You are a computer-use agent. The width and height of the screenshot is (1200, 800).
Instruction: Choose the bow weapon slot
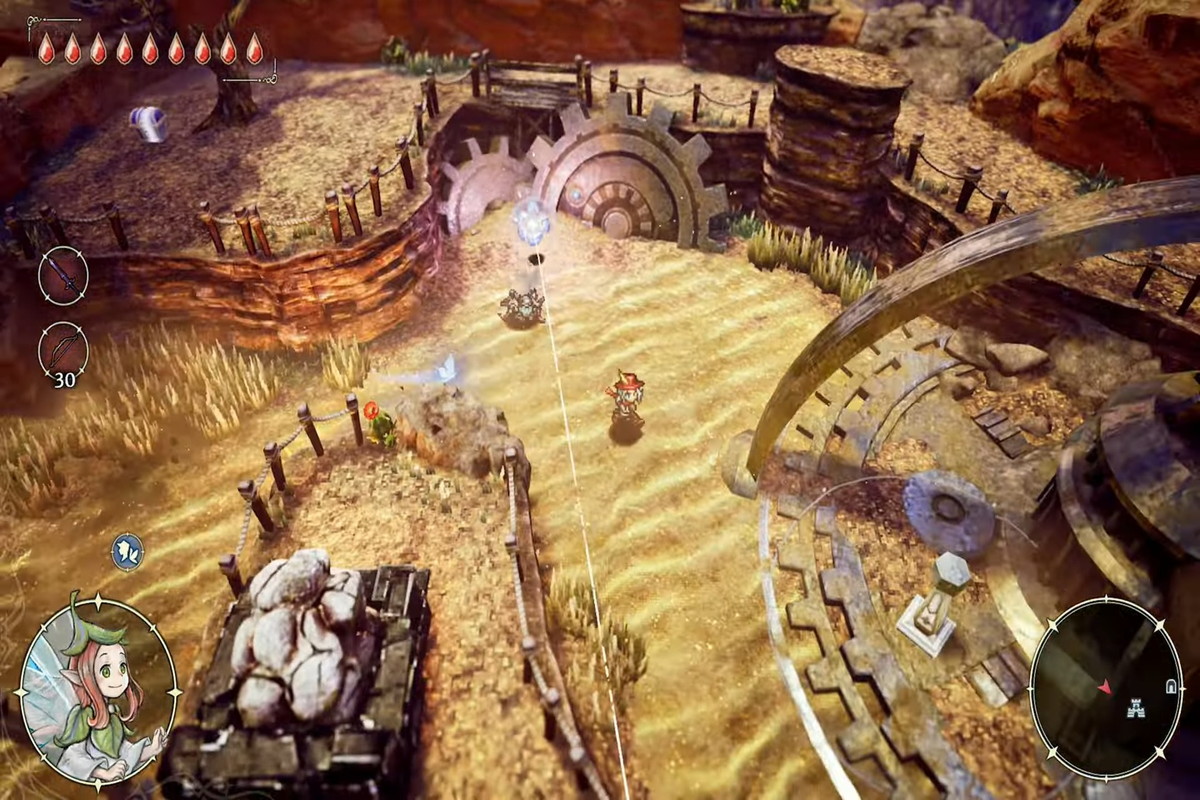pyautogui.click(x=63, y=350)
